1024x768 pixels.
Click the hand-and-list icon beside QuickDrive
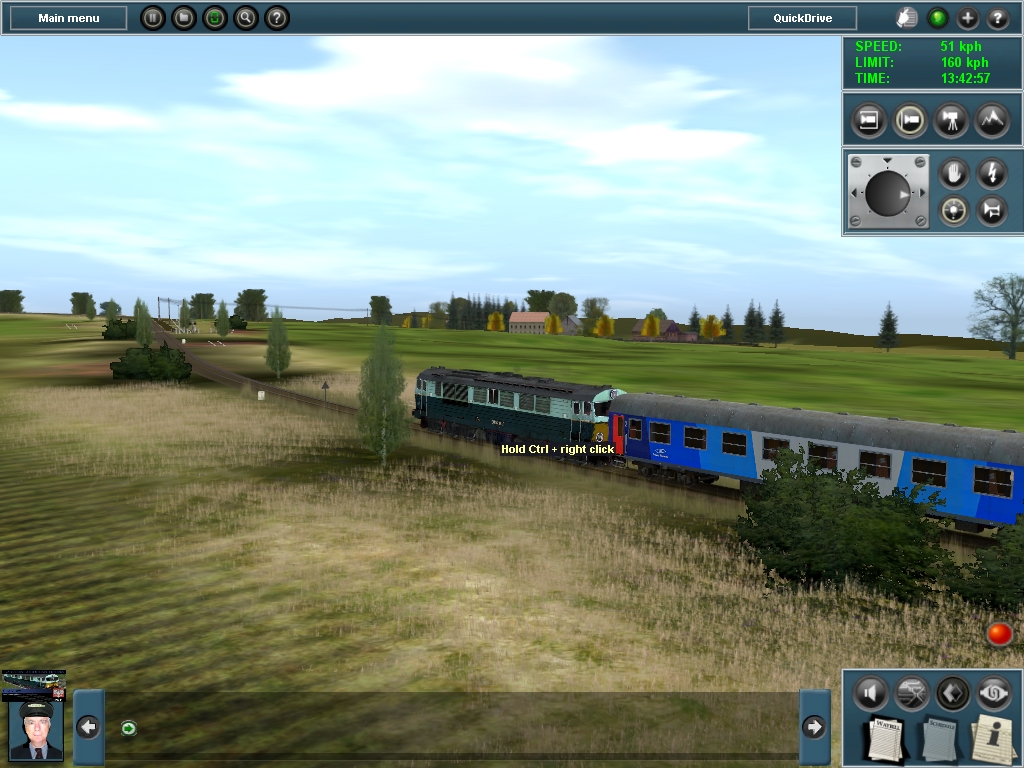click(x=906, y=18)
